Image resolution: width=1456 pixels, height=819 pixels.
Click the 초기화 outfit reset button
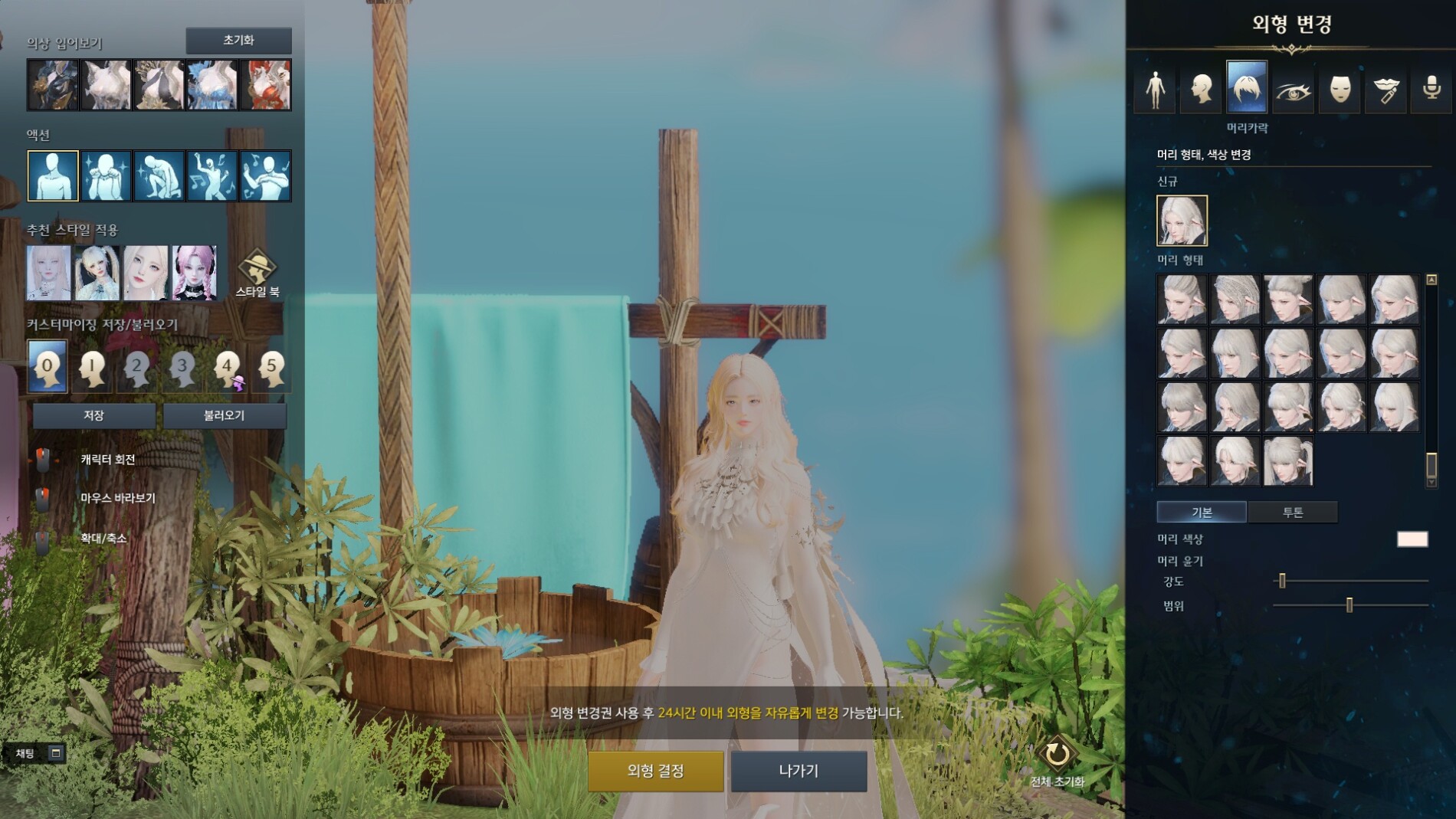[238, 41]
